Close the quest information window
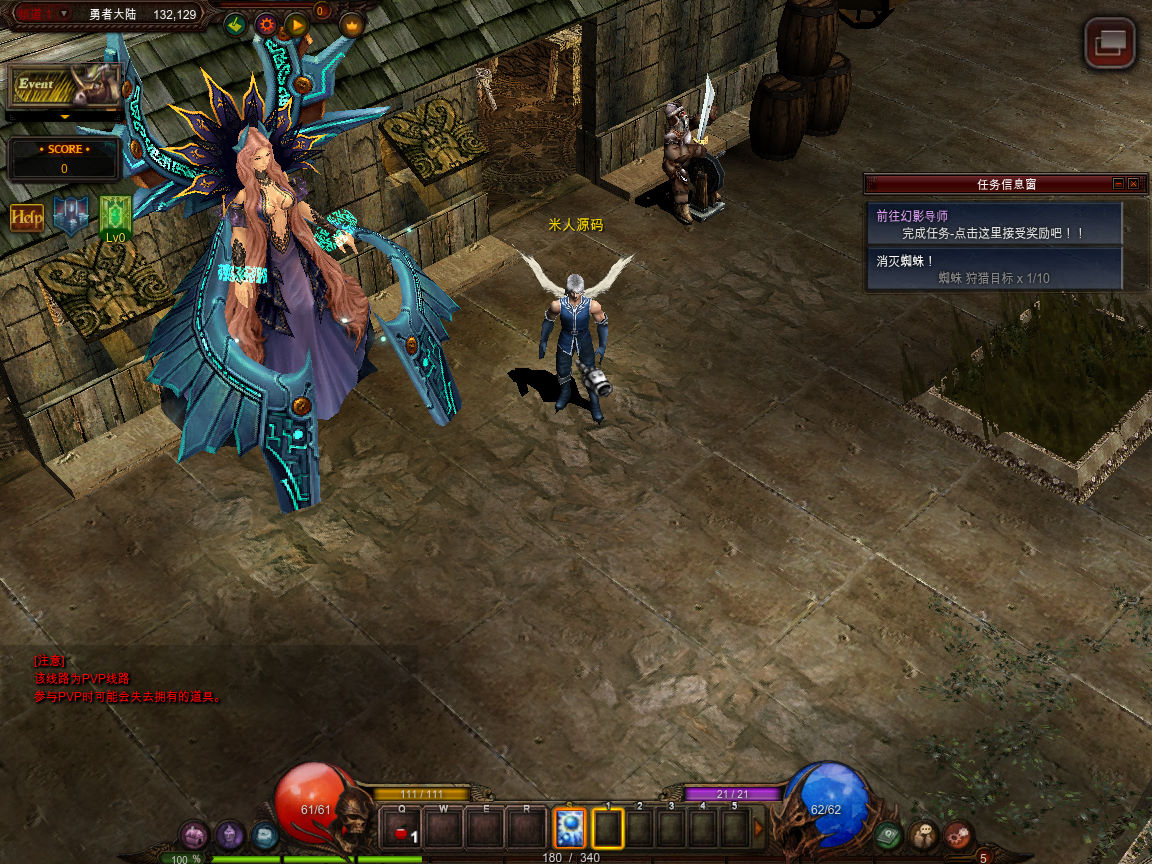This screenshot has width=1152, height=864. coord(1133,184)
